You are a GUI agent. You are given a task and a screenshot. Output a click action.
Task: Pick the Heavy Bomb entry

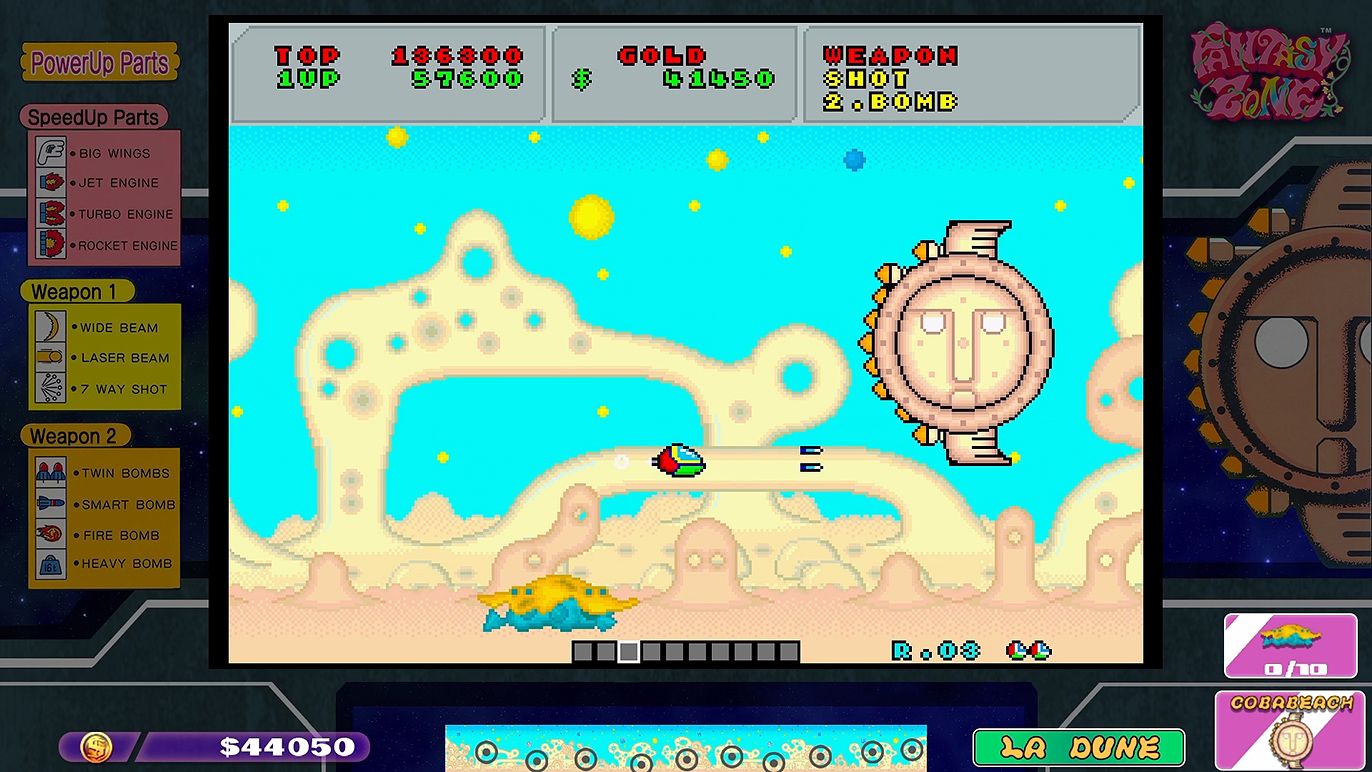click(x=104, y=564)
